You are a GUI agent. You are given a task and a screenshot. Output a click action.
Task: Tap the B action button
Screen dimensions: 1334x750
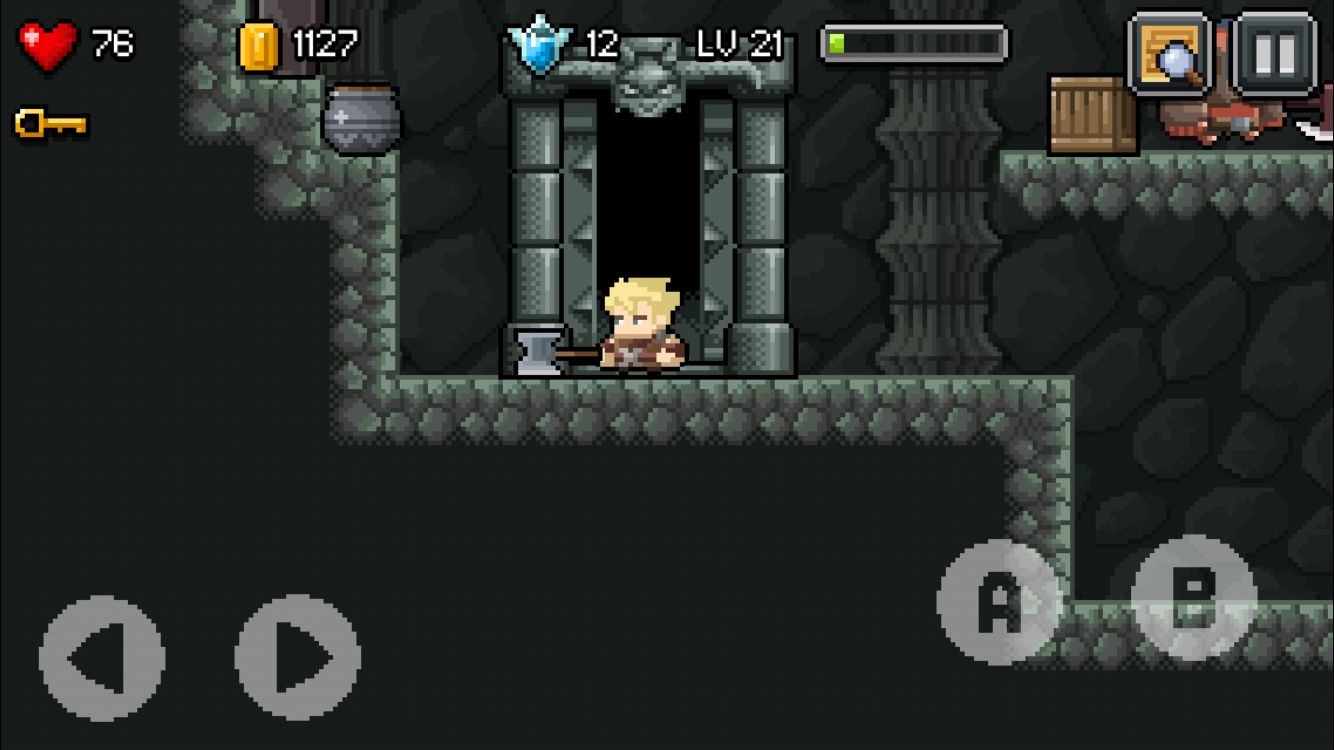pyautogui.click(x=1194, y=597)
